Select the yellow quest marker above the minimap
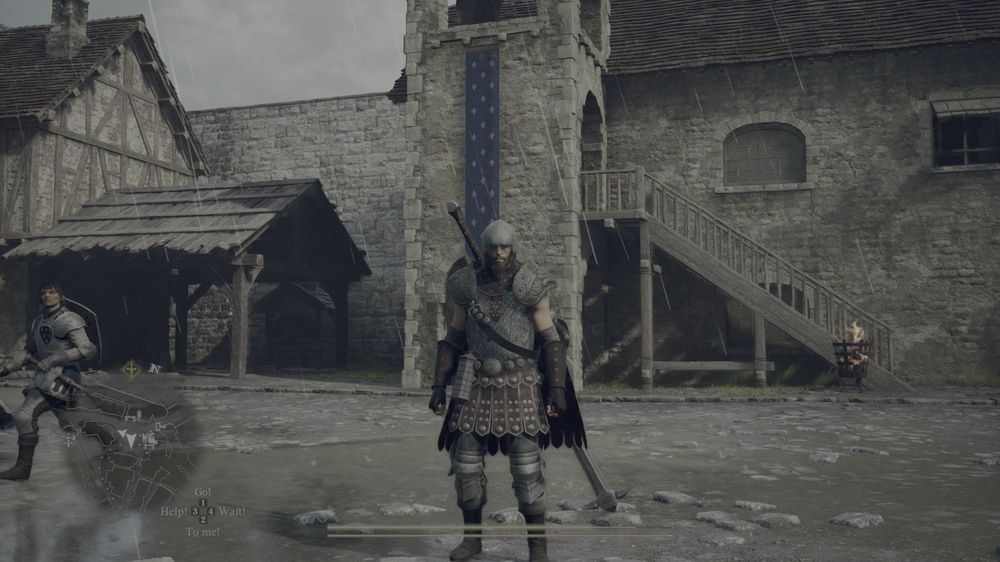Image resolution: width=1000 pixels, height=562 pixels. (x=131, y=369)
